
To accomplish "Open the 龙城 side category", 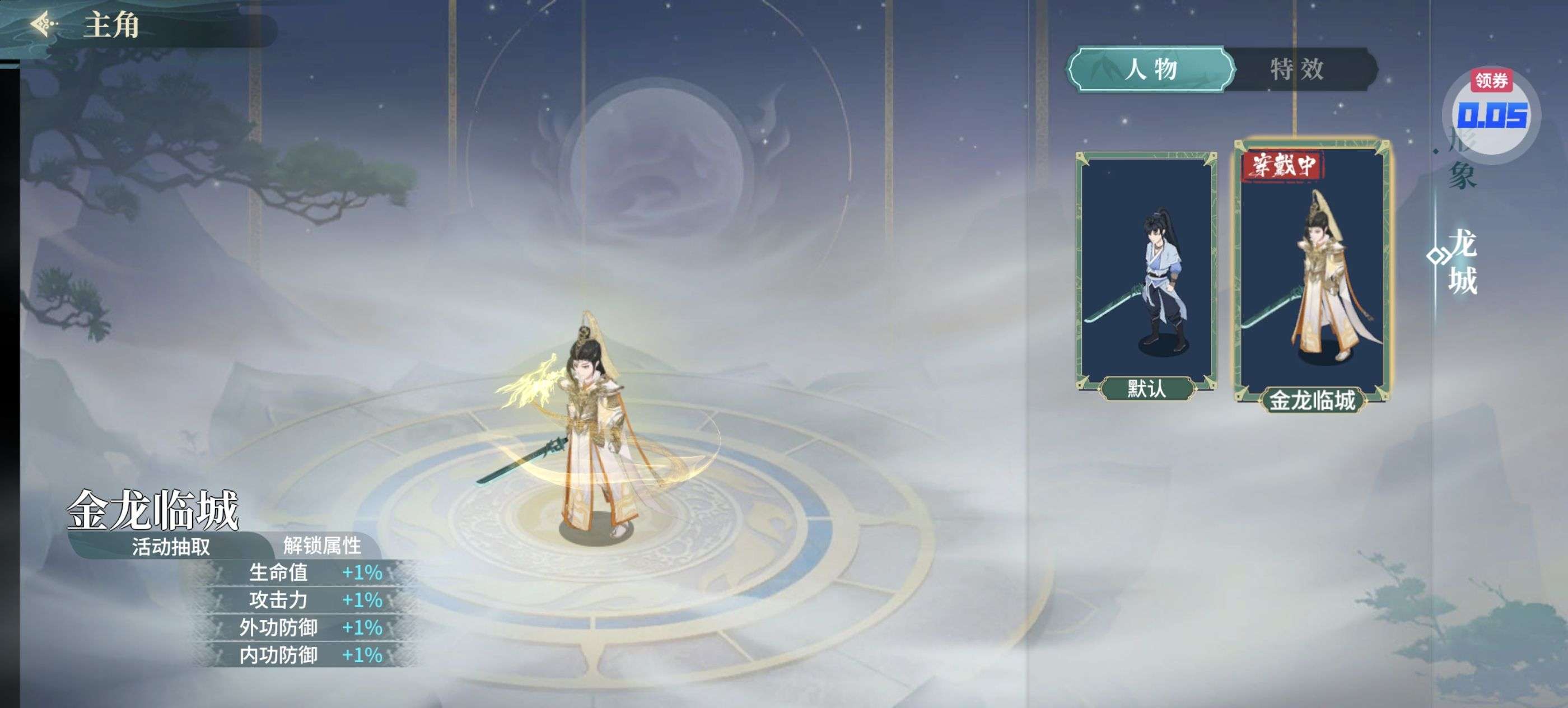I will click(1463, 262).
